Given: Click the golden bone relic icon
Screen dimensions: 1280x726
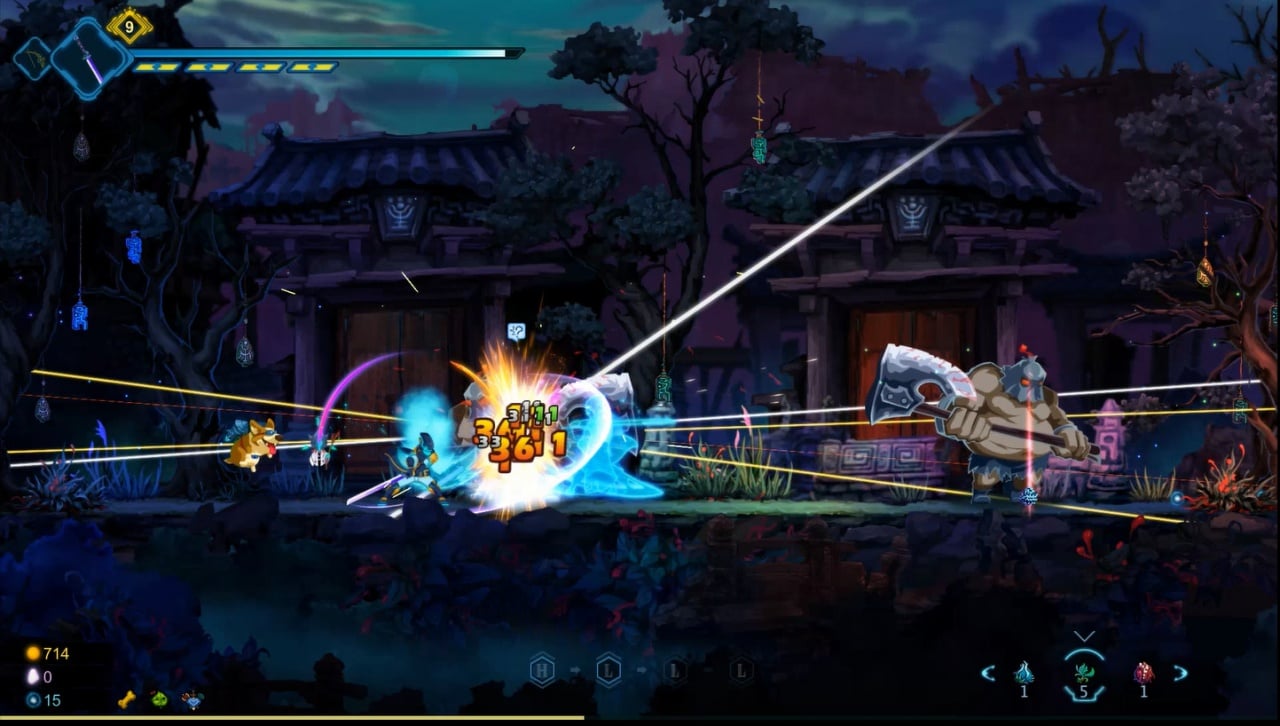Looking at the screenshot, I should pos(126,700).
